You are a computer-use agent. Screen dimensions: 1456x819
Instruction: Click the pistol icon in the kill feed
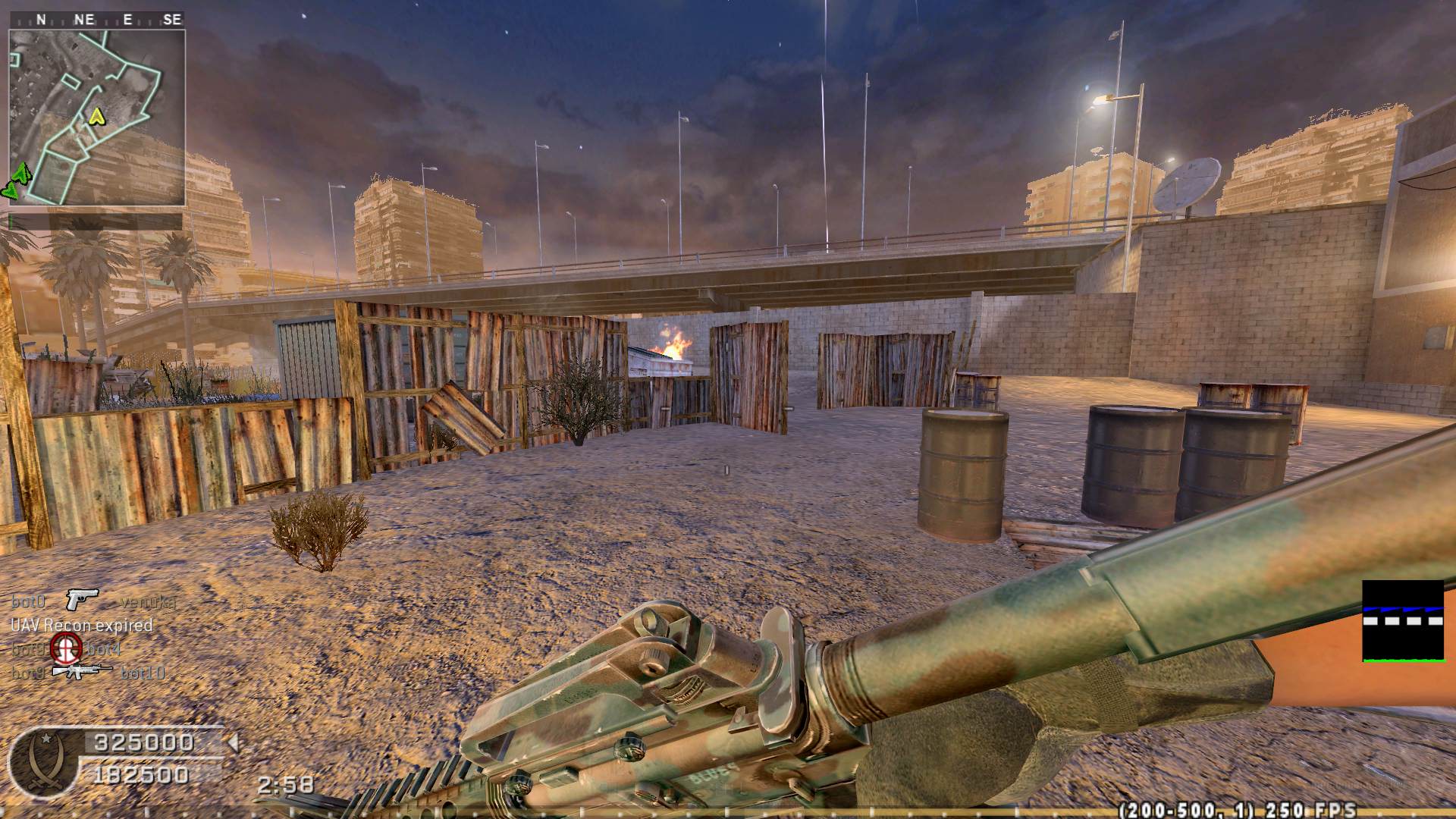click(82, 600)
